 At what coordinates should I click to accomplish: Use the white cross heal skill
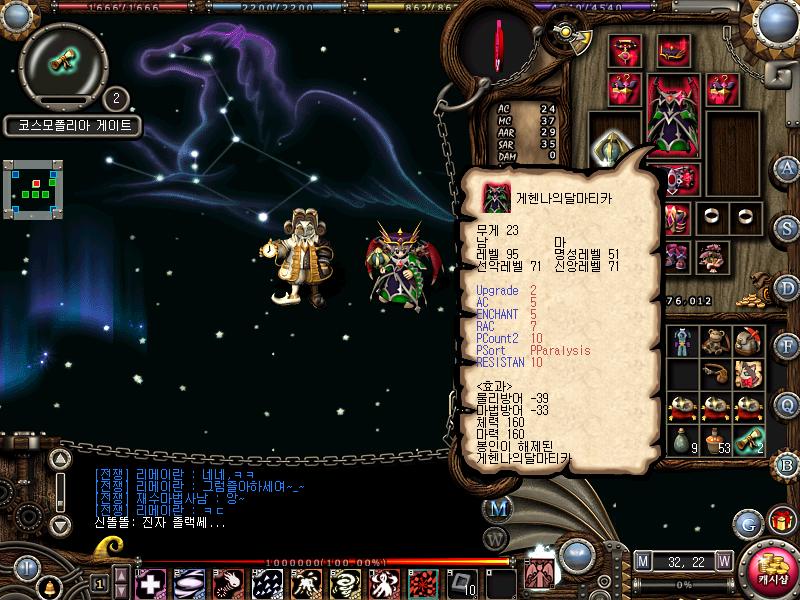coord(150,582)
